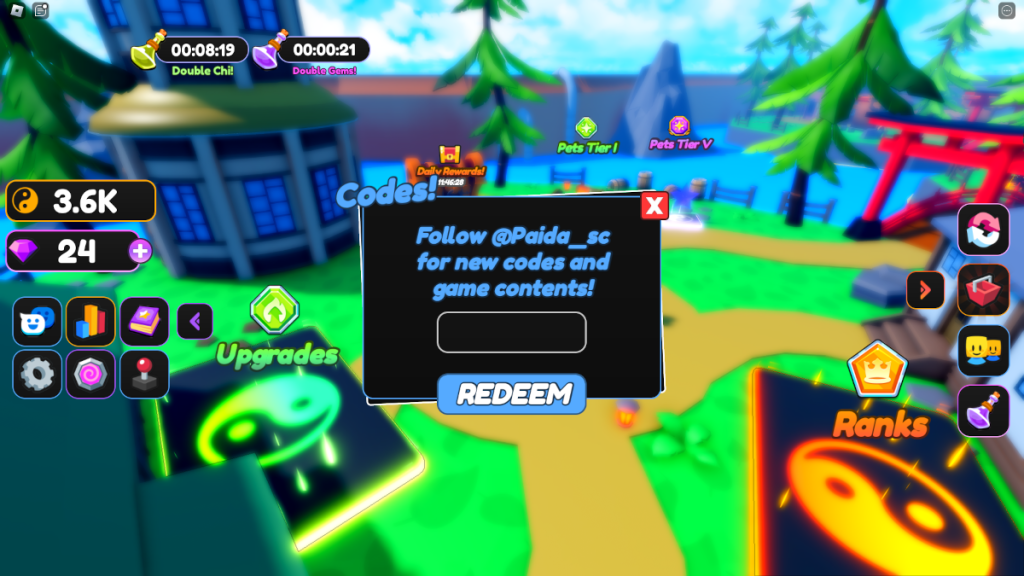
Task: Open the two yellow faces friends icon
Action: point(983,351)
